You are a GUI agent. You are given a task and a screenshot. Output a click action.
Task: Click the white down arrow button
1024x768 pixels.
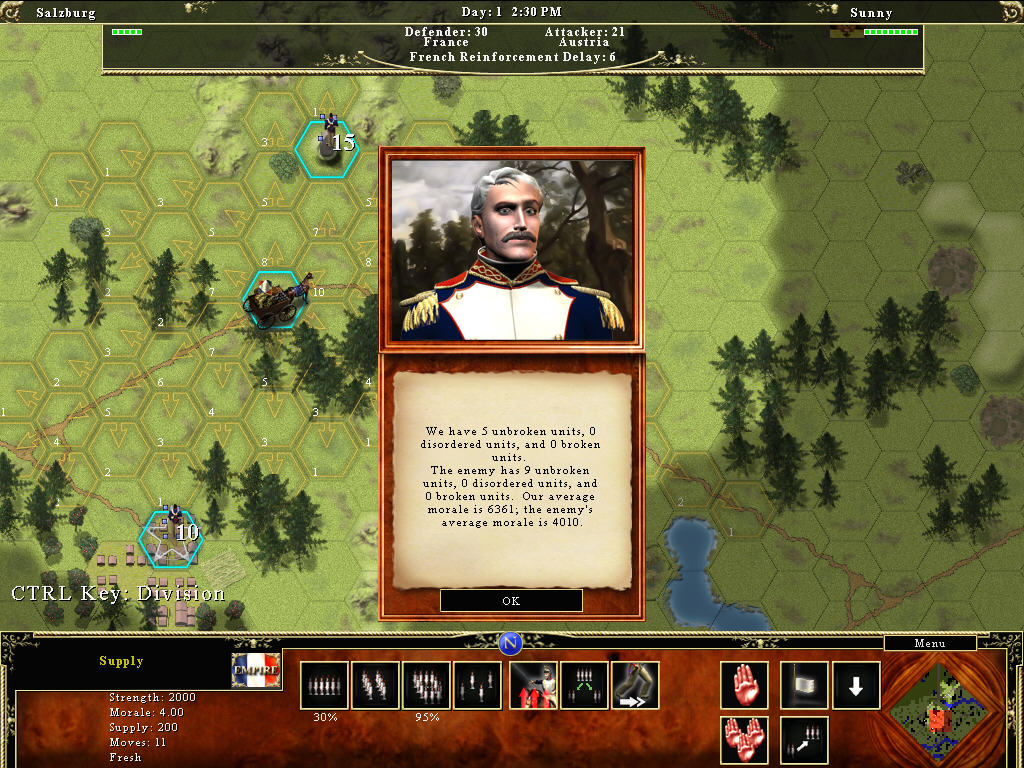point(857,686)
